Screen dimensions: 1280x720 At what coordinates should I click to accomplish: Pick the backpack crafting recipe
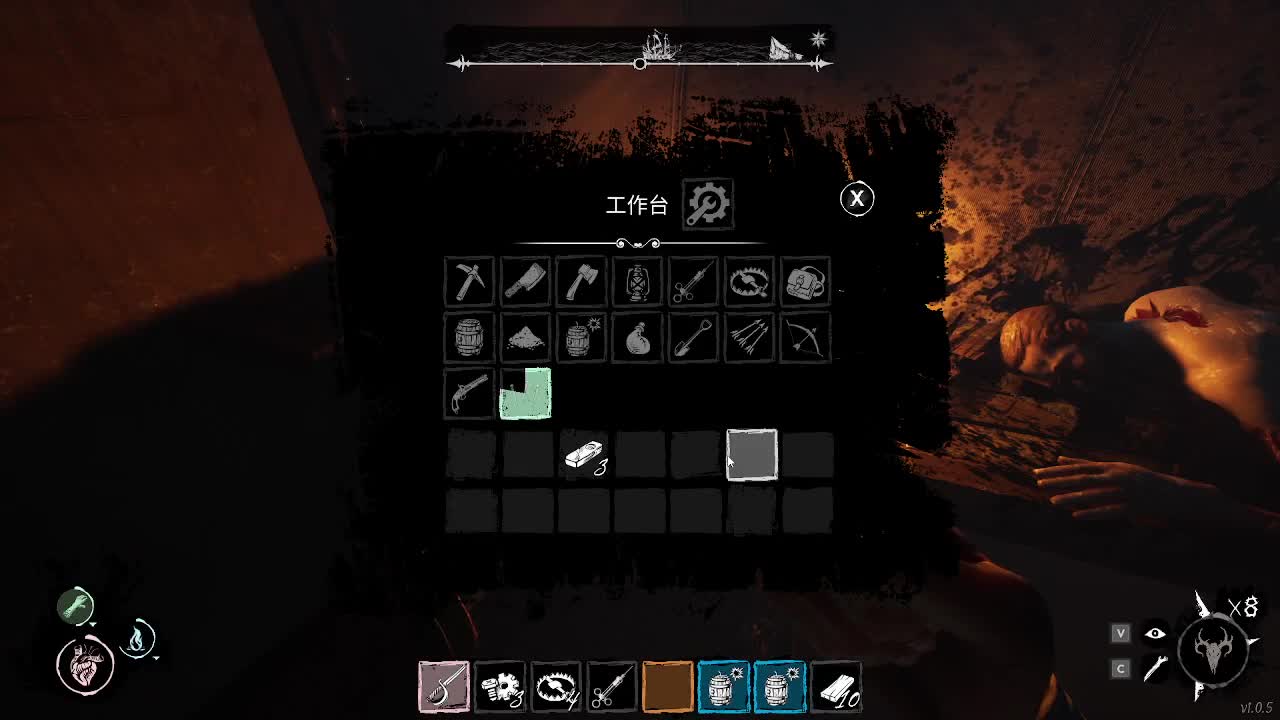click(805, 281)
